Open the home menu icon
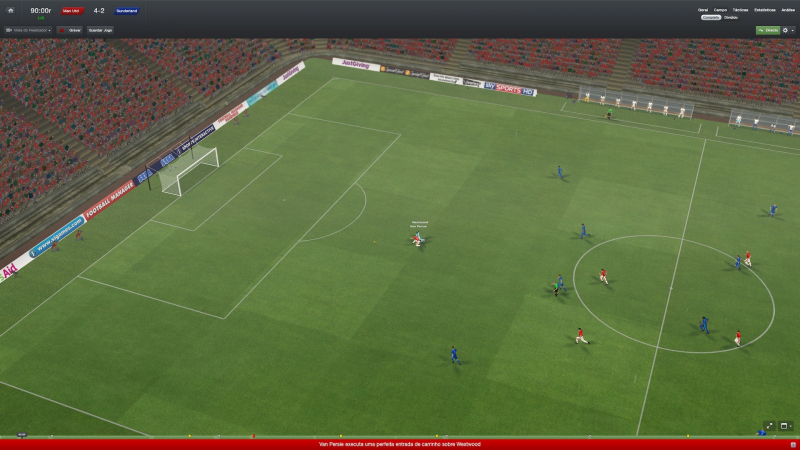This screenshot has height=450, width=800. pos(9,10)
